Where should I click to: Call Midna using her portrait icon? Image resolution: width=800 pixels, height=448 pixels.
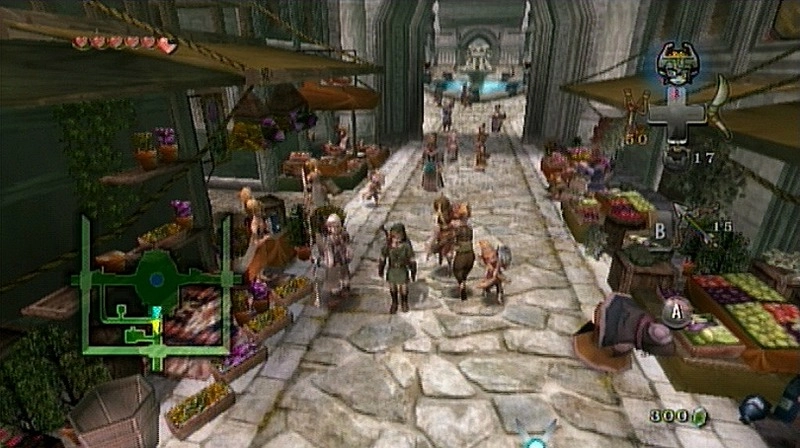[x=674, y=63]
